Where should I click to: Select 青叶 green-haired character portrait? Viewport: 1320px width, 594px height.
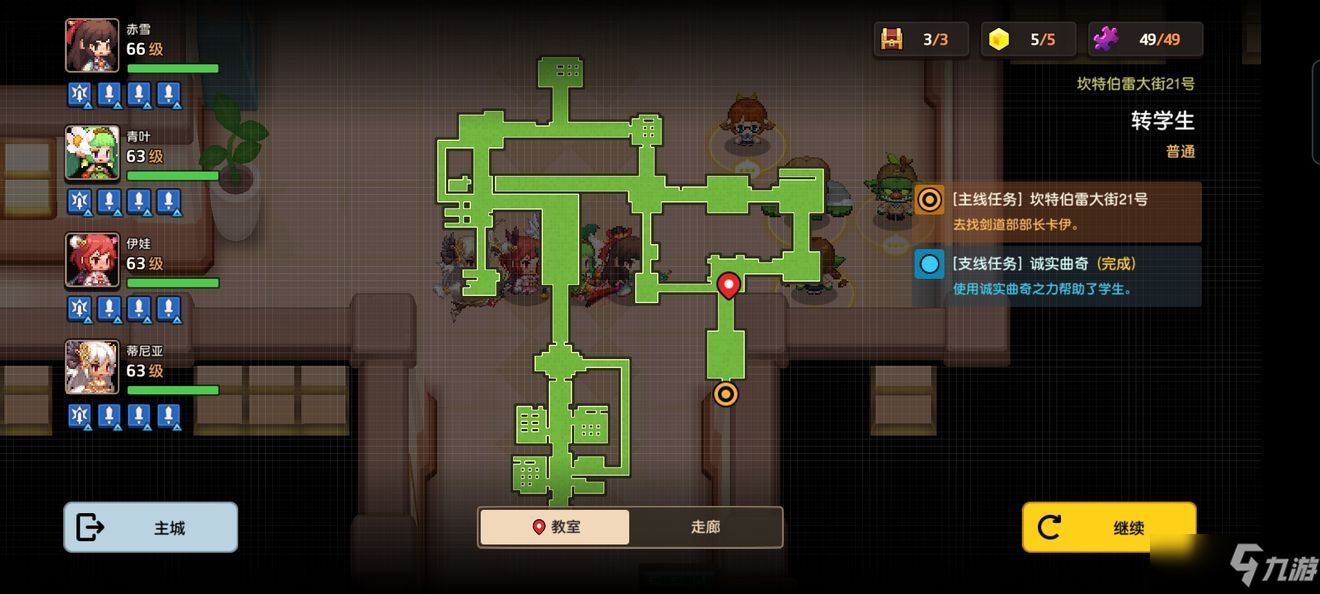coord(92,153)
